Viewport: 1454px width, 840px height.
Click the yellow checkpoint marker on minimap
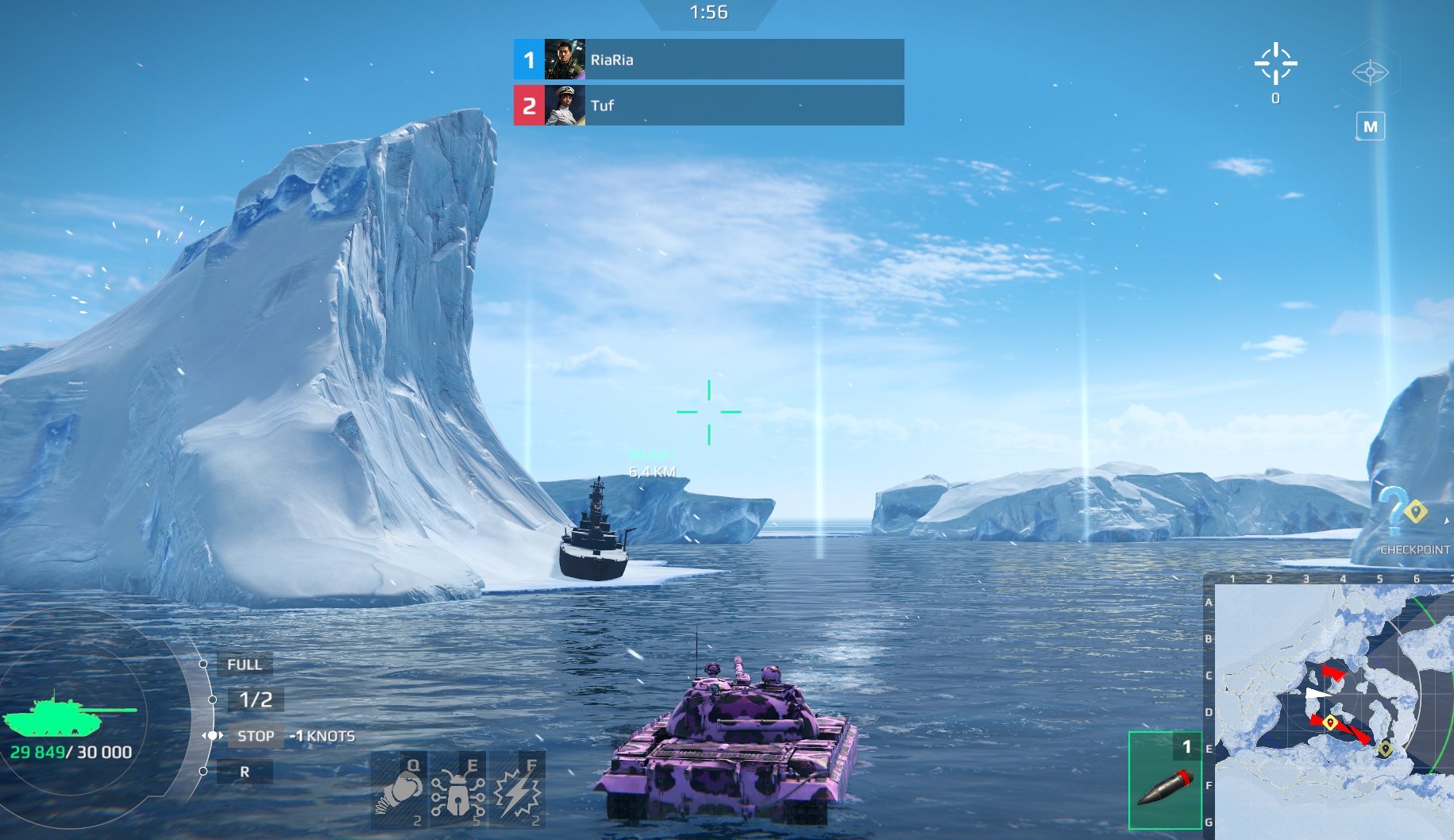click(1330, 722)
